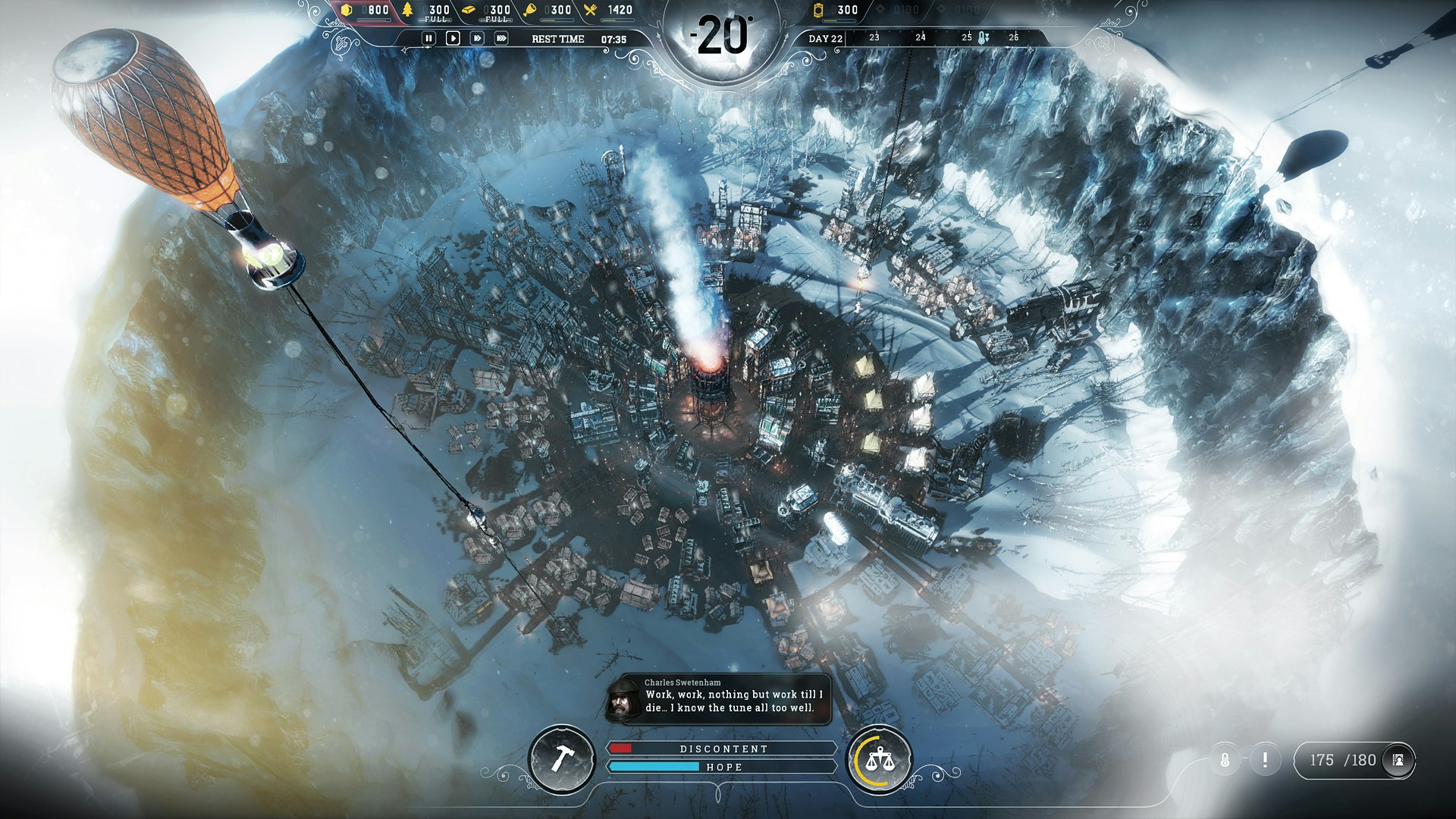Open the population housing icon

[1398, 760]
